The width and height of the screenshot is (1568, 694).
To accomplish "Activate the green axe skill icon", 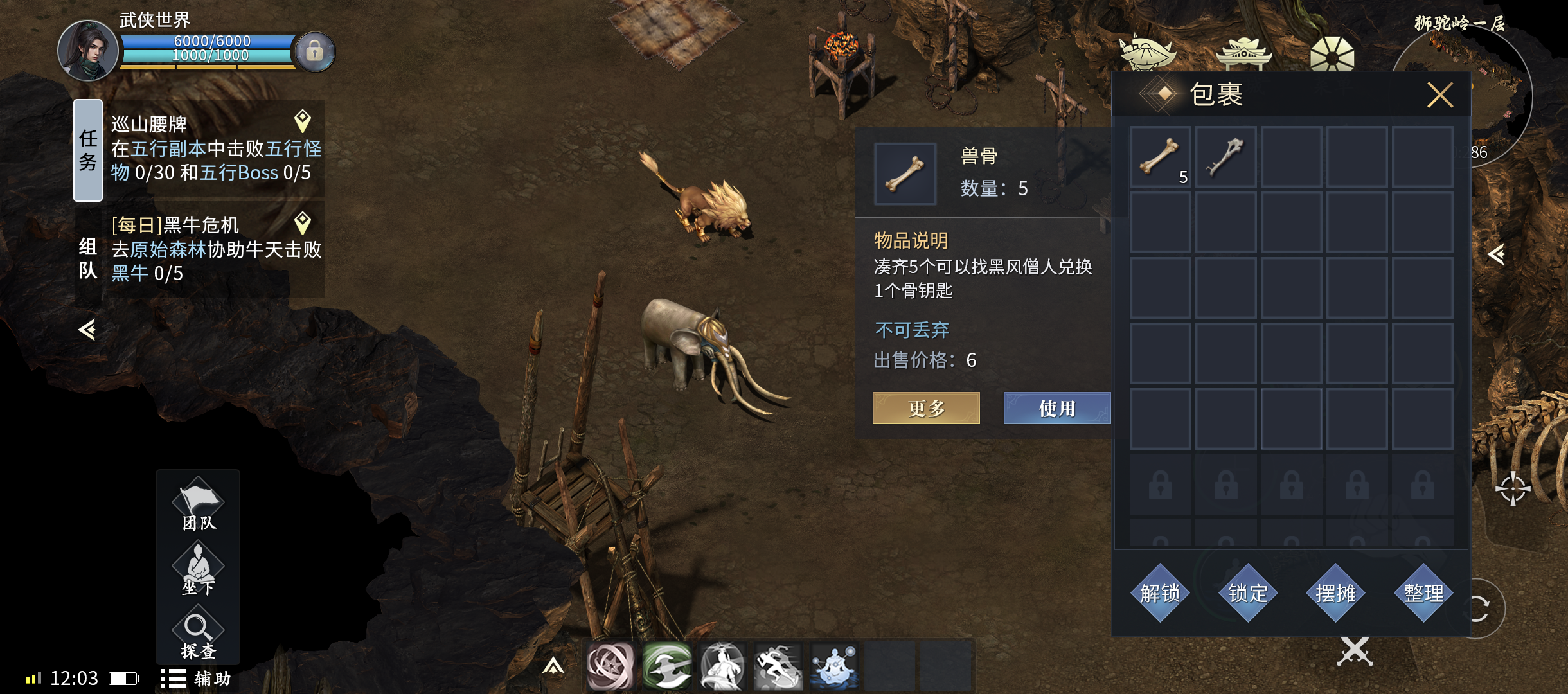I will pos(666,666).
